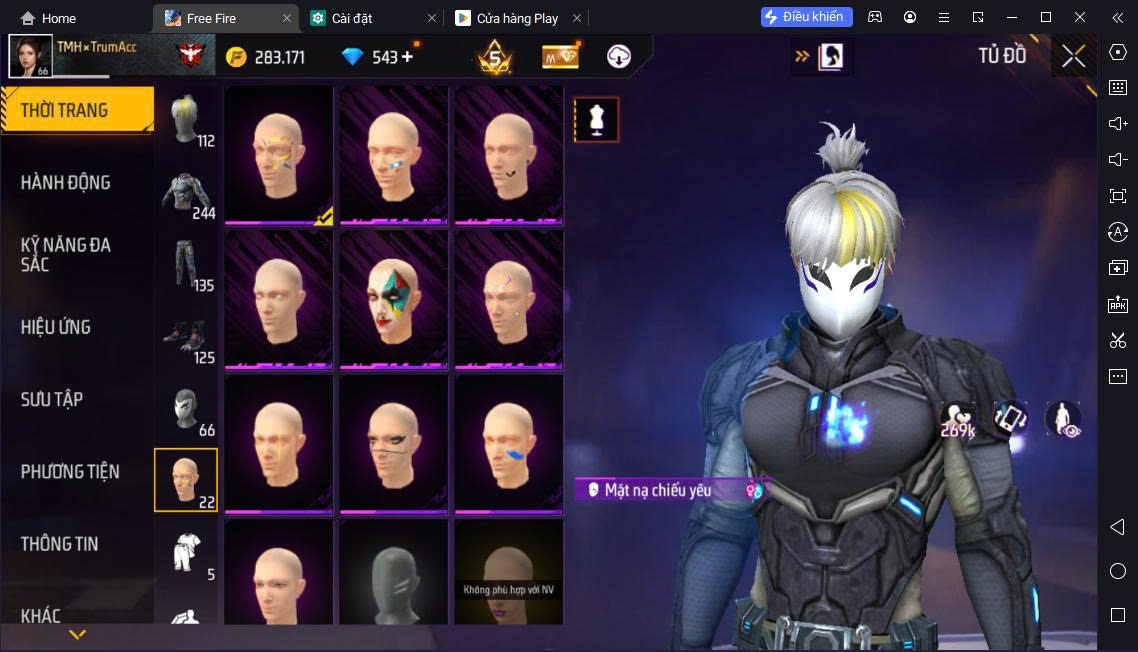Viewport: 1138px width, 652px height.
Task: Switch to the HÀNH ĐỘNG menu section
Action: pos(66,183)
